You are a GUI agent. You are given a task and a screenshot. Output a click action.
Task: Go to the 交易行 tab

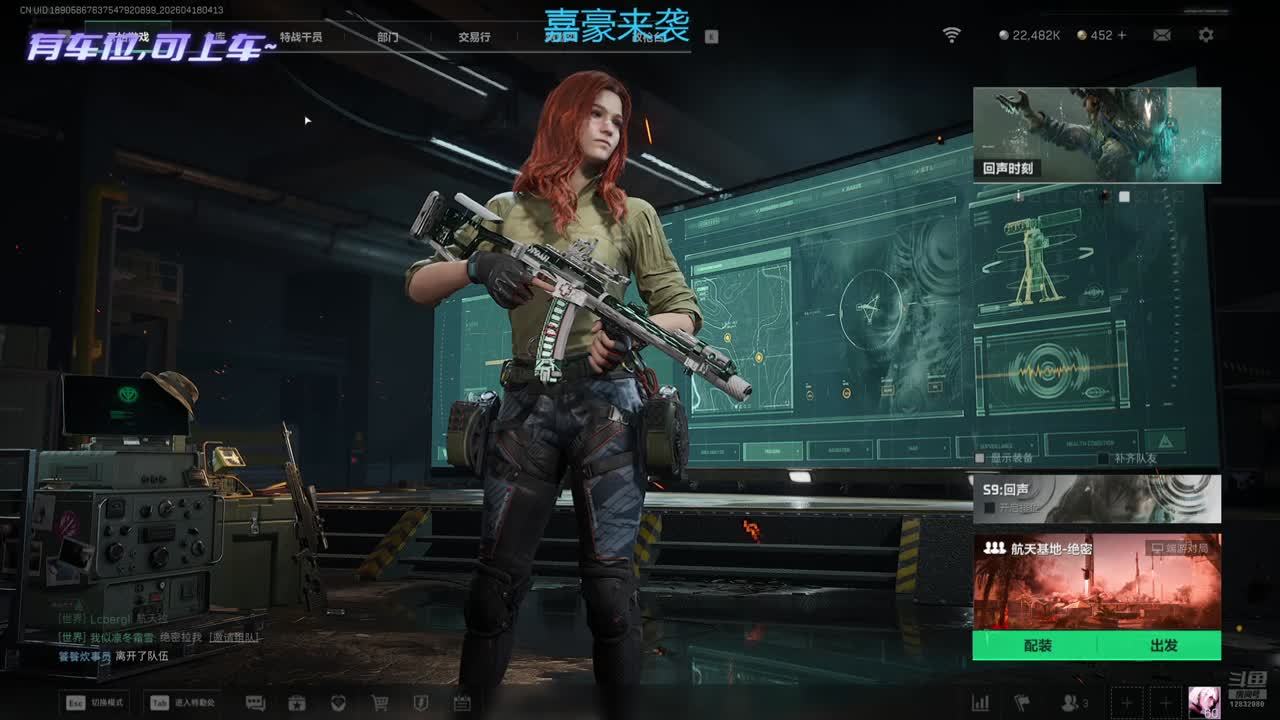click(474, 37)
